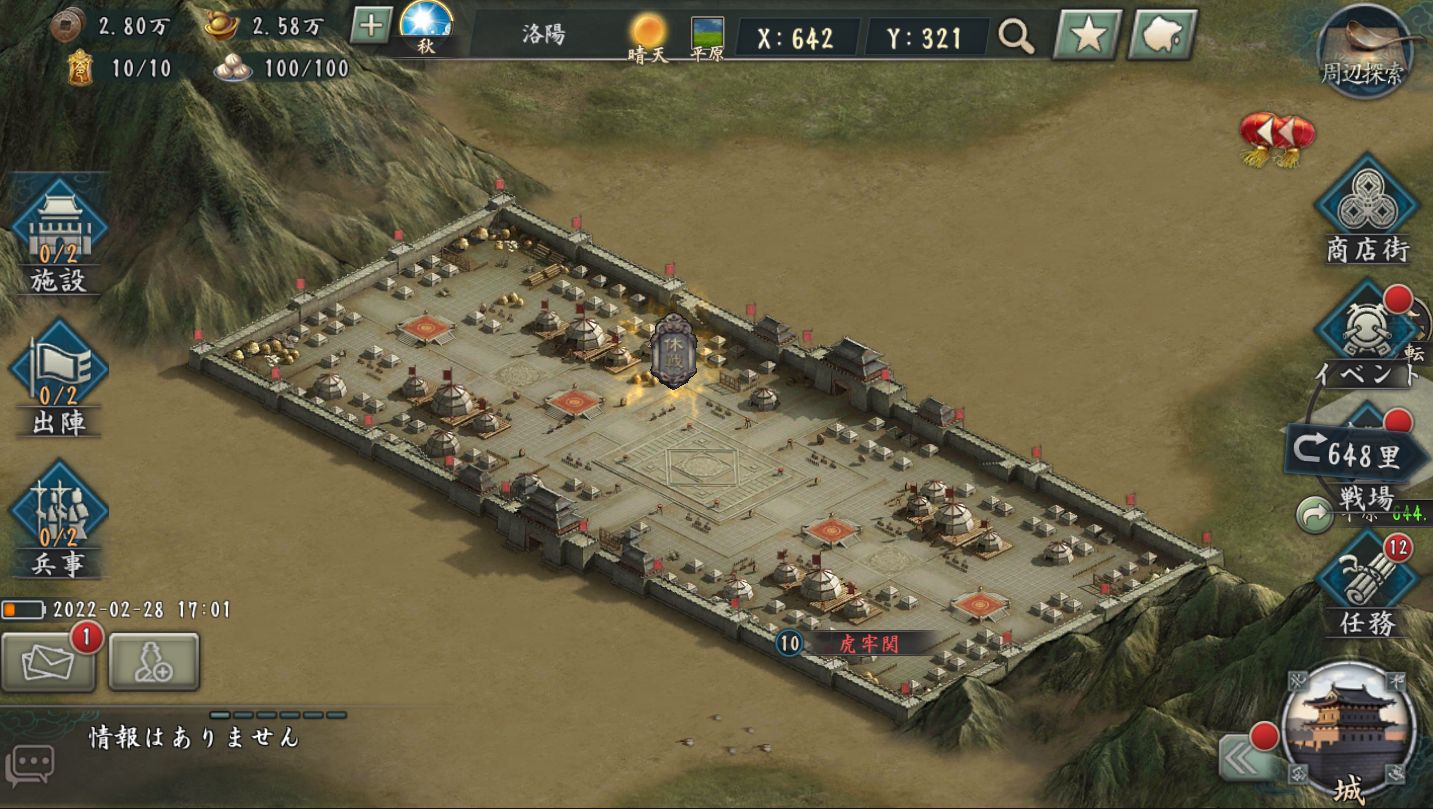Open the star favorites button
This screenshot has width=1433, height=809.
1088,37
